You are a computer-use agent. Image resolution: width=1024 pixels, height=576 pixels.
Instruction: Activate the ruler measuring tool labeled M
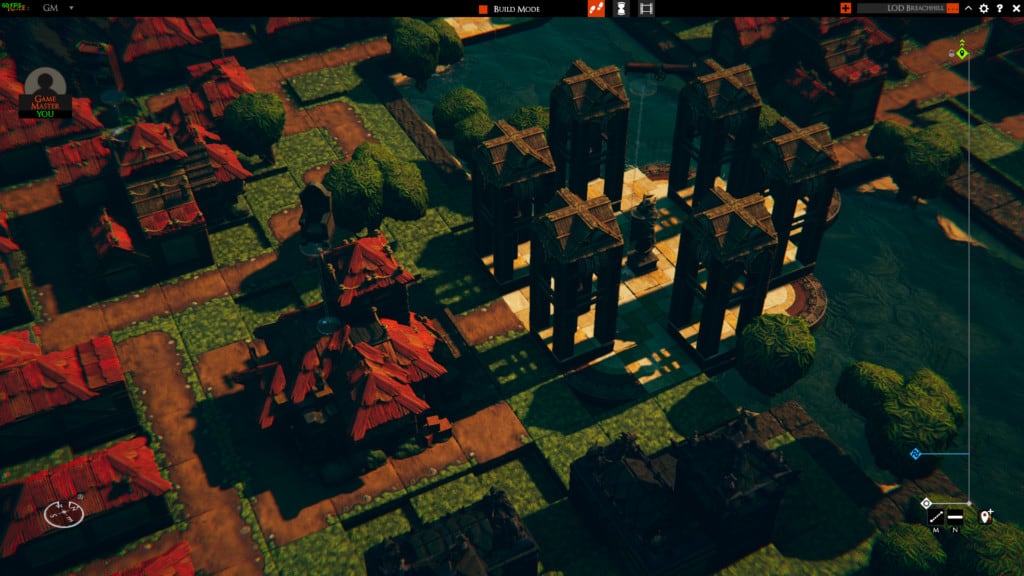[x=936, y=517]
